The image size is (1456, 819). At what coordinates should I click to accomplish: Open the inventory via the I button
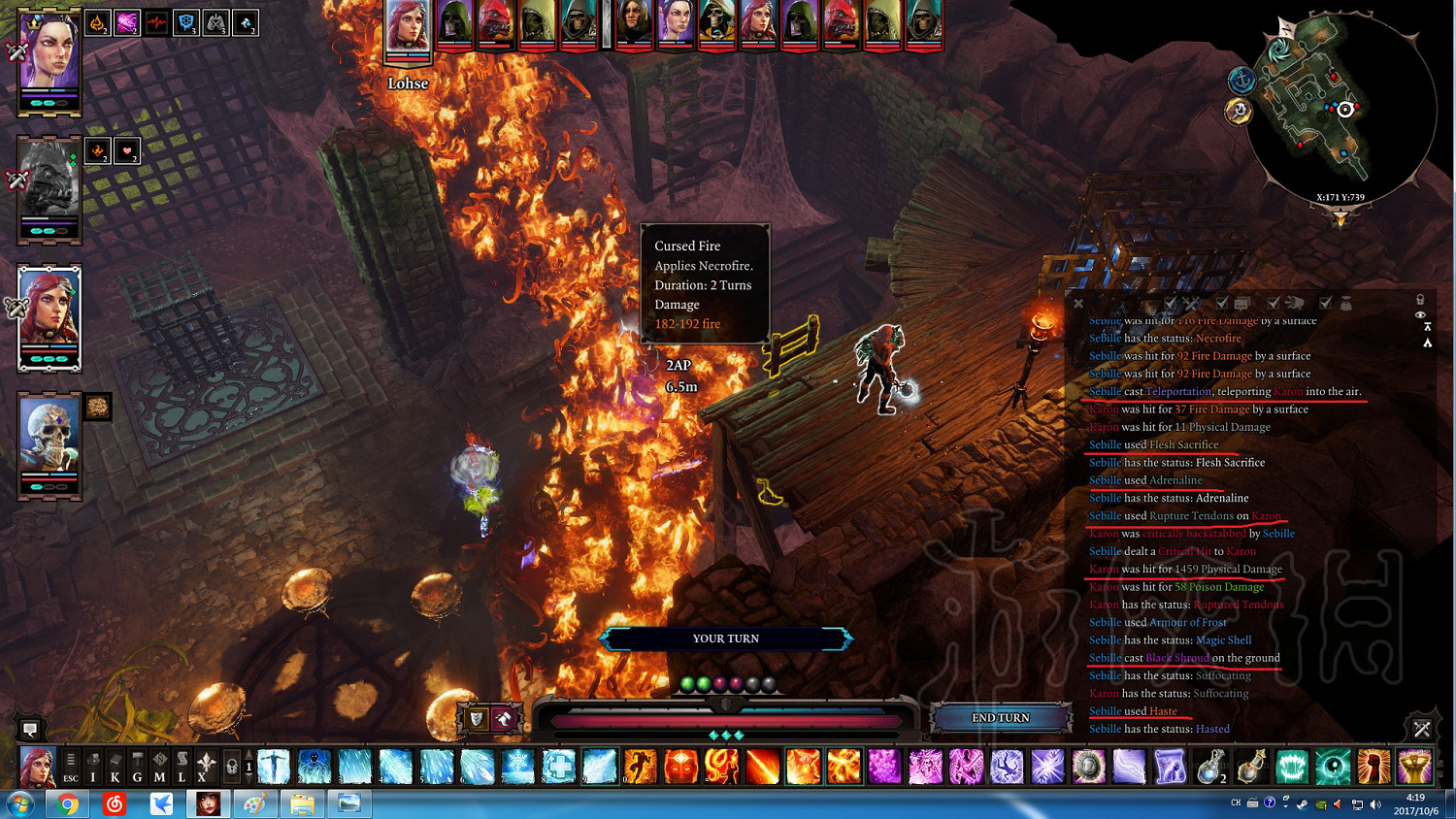tap(93, 766)
